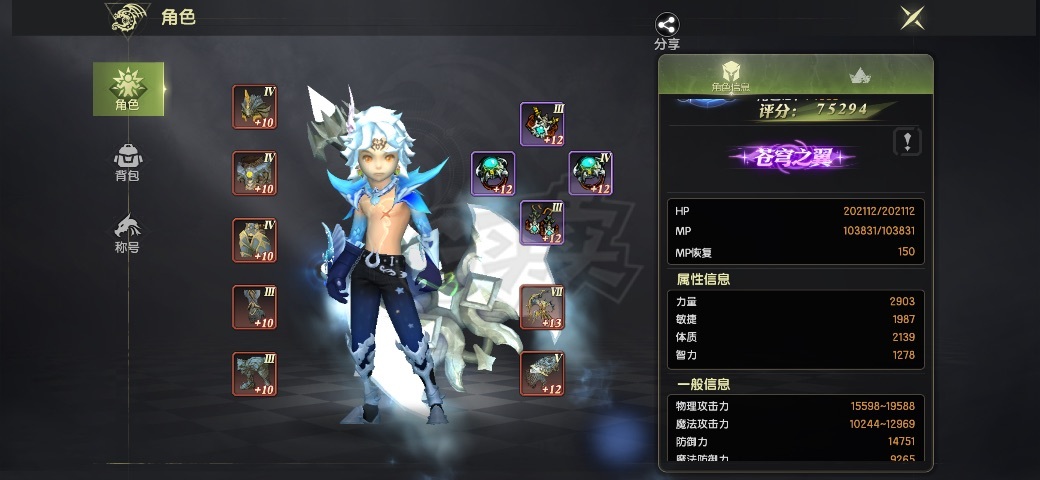1040x480 pixels.
Task: Select the +10 boots equipment slot
Action: [254, 374]
